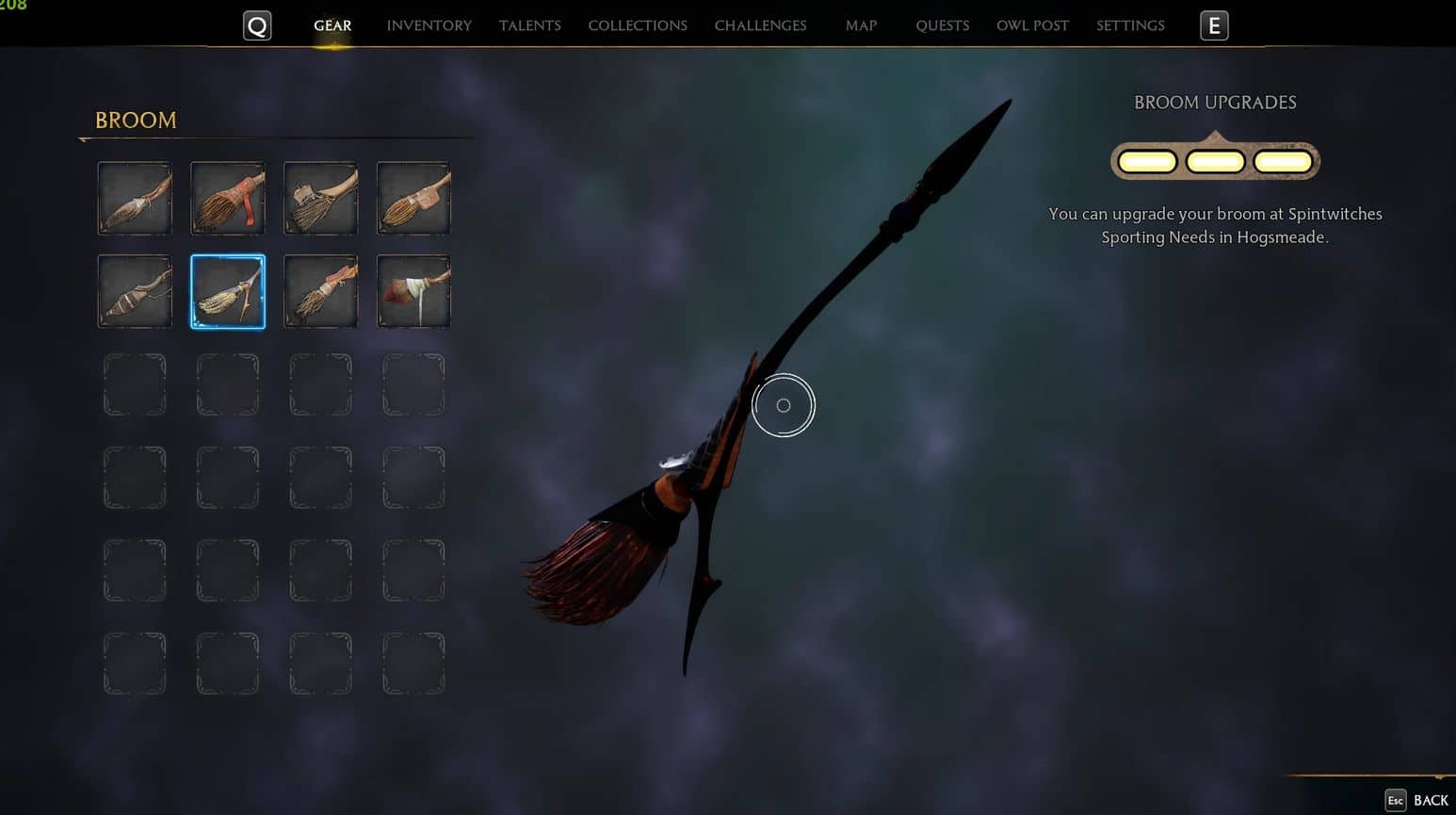Open the Map tab
The image size is (1456, 815).
(861, 25)
